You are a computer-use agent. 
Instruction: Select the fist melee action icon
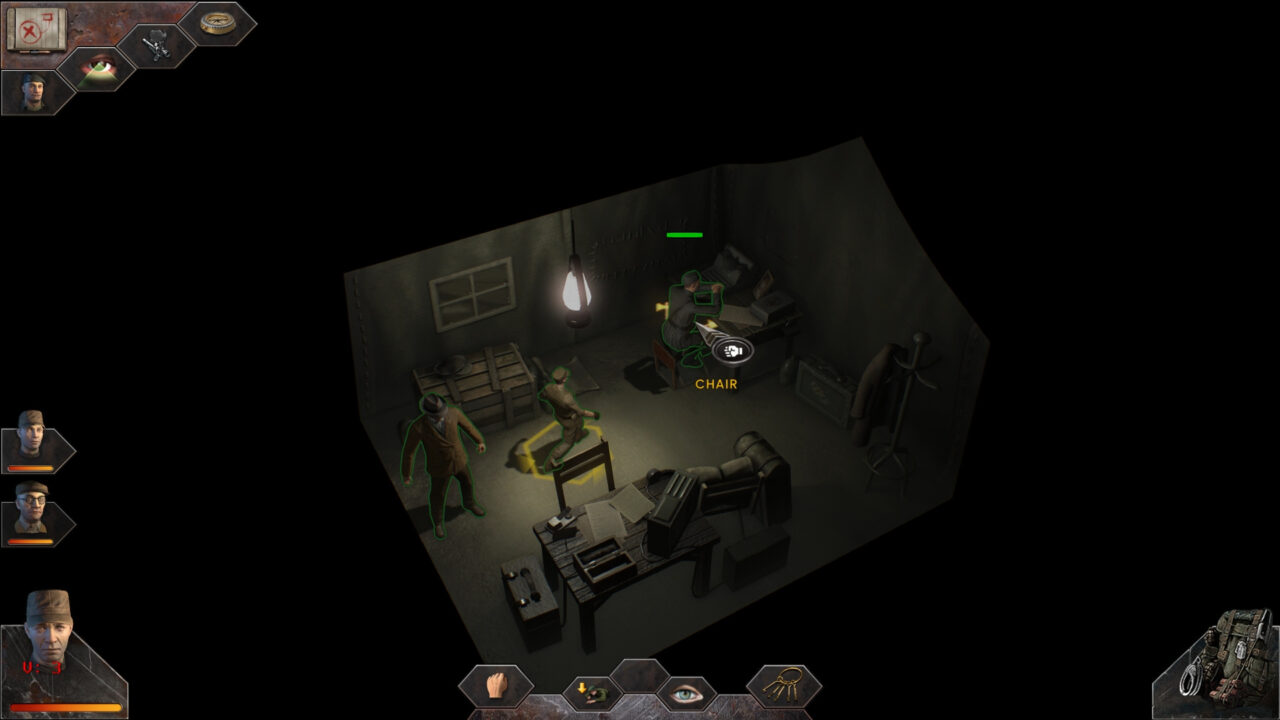(x=498, y=687)
